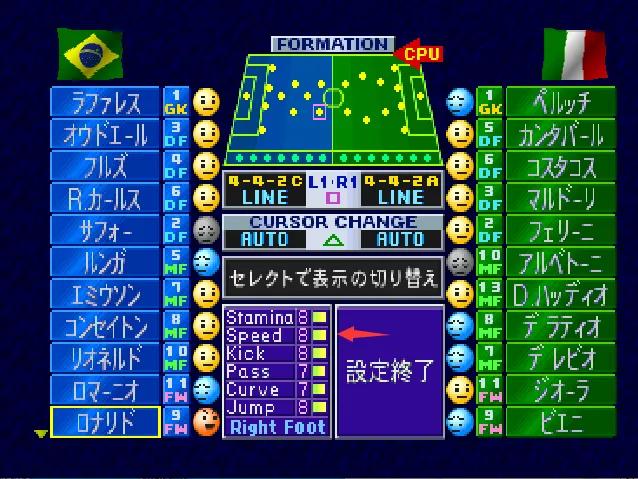The image size is (638, 479).
Task: Open the player stats panel
Action: point(276,372)
